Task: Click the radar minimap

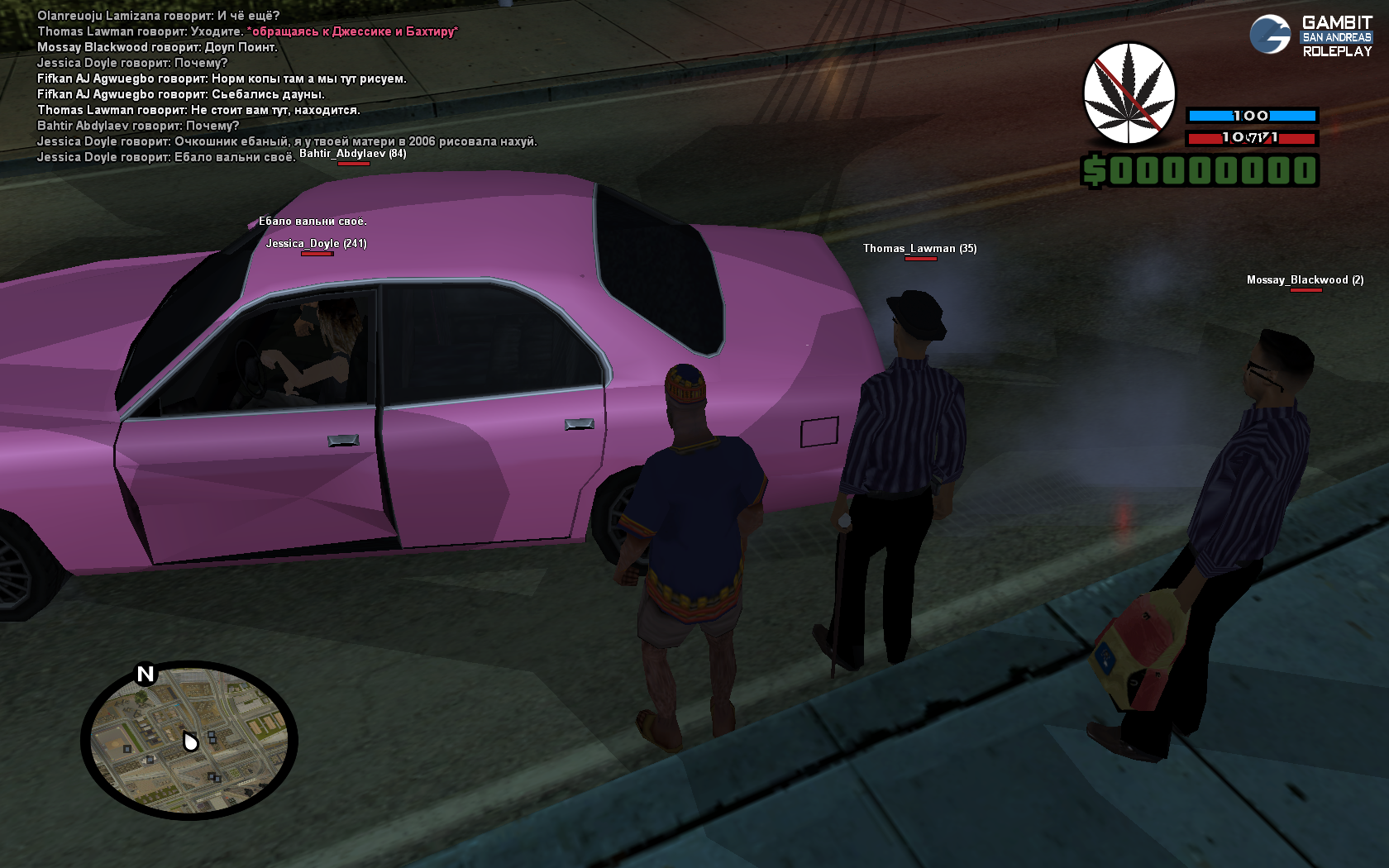Action: pyautogui.click(x=189, y=740)
